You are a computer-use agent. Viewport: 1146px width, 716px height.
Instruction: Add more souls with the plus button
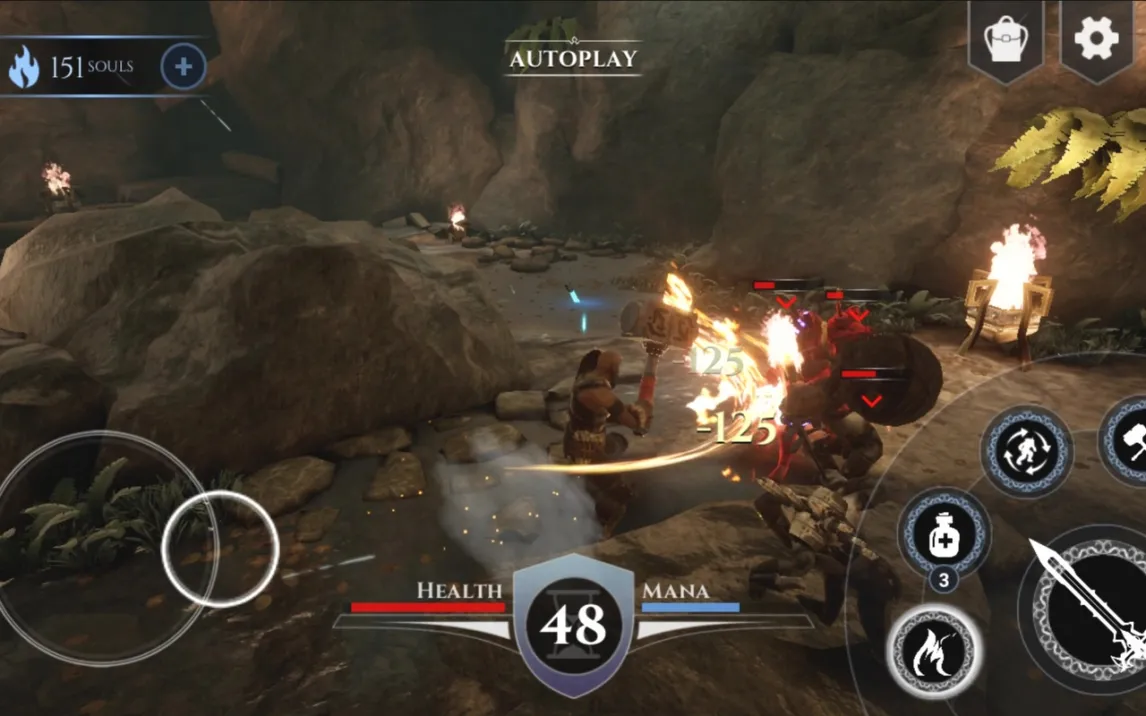click(x=183, y=67)
